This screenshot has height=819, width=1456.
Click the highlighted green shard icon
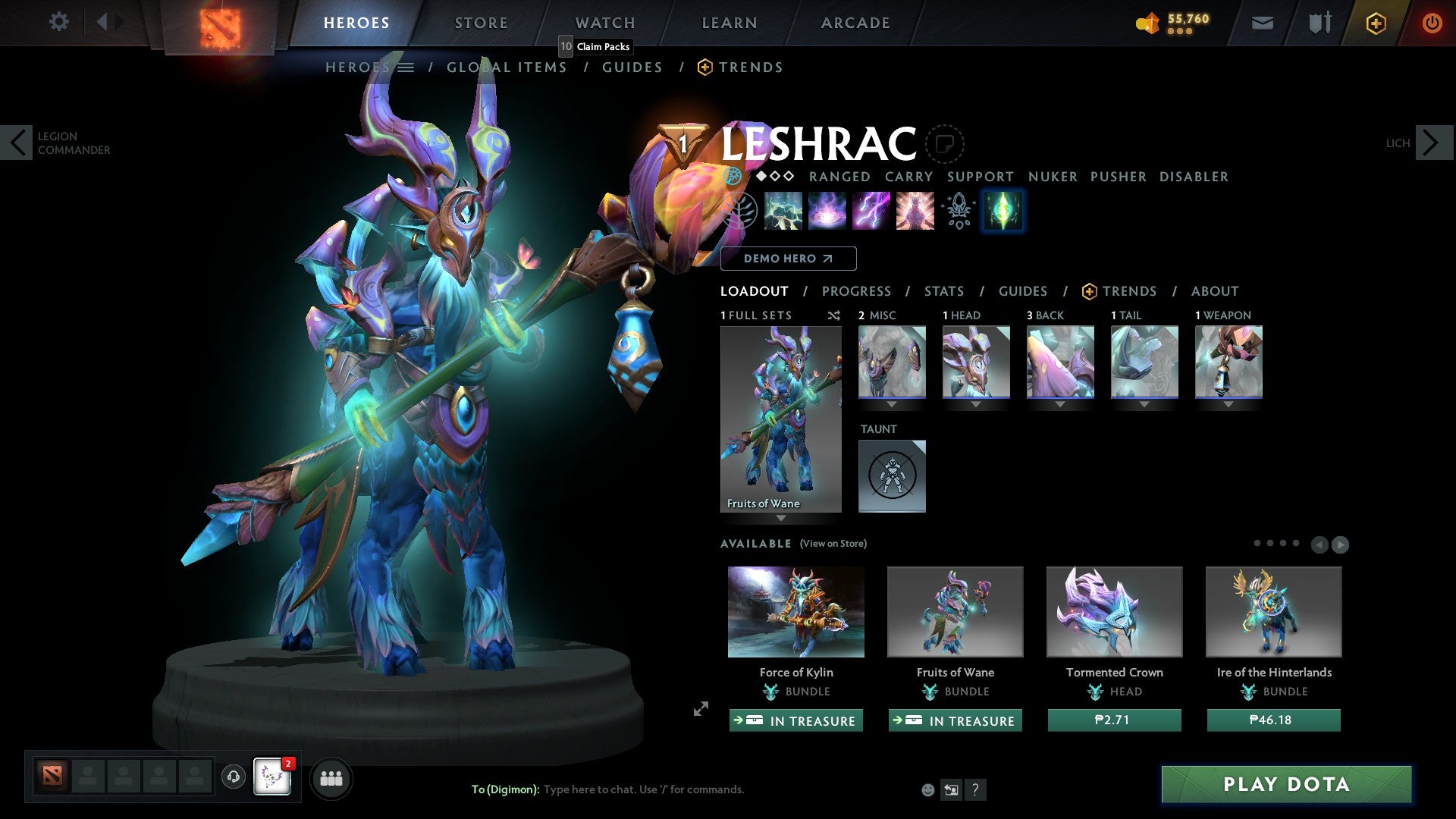click(x=1002, y=211)
